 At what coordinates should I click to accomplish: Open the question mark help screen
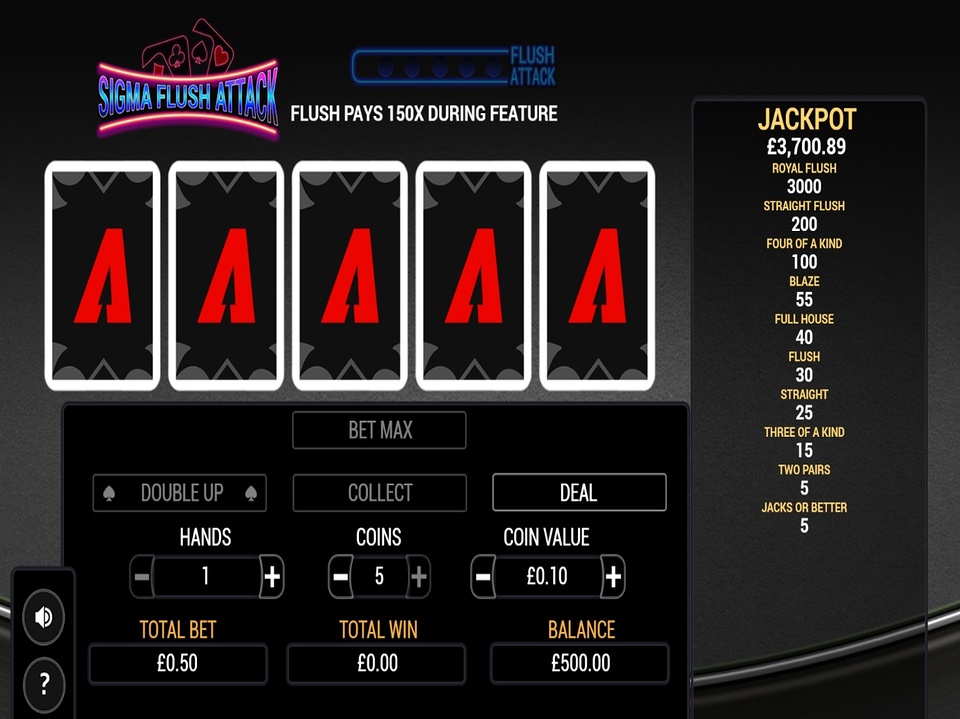tap(43, 684)
